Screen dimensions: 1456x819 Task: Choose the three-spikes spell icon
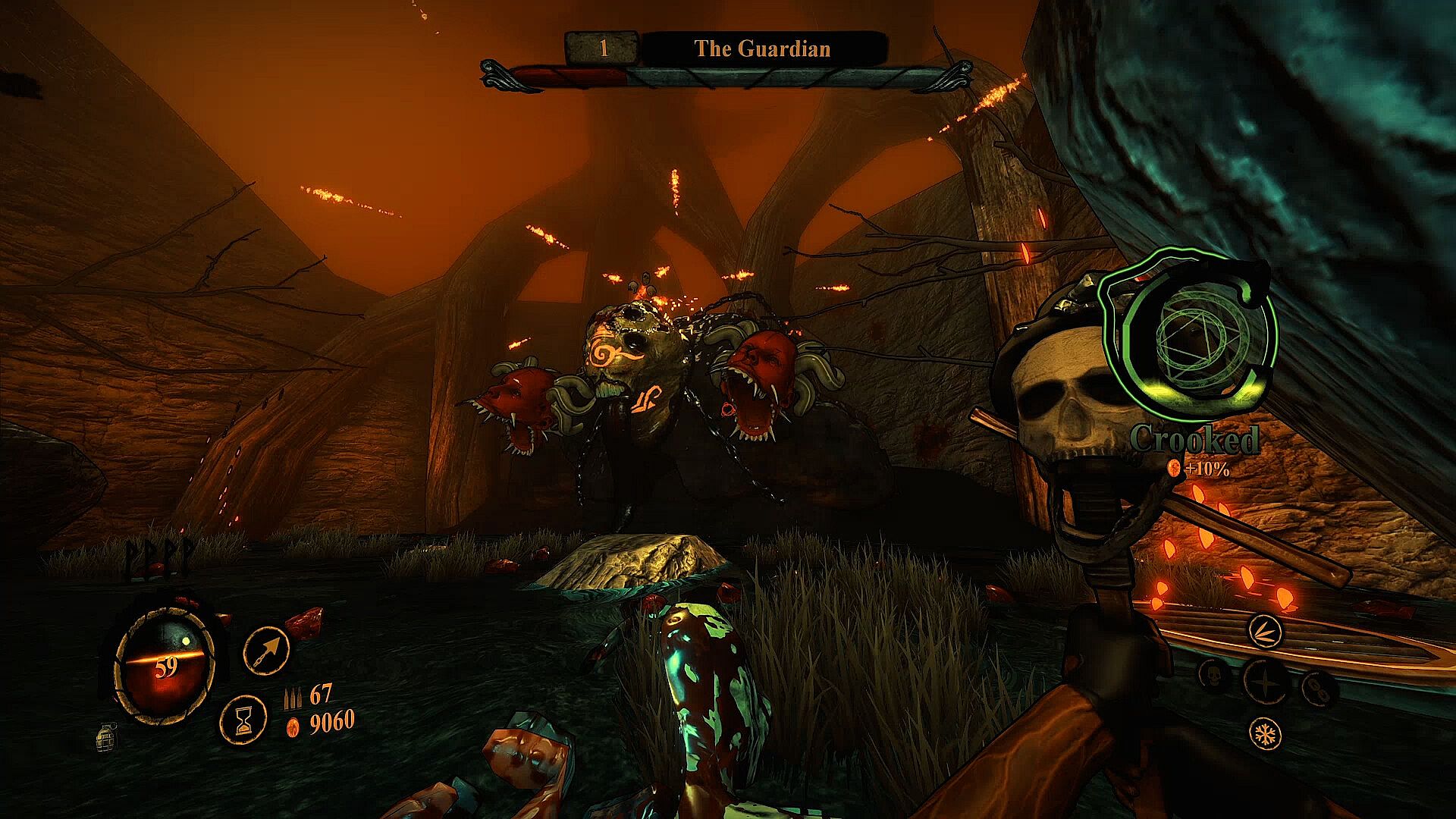(1265, 631)
